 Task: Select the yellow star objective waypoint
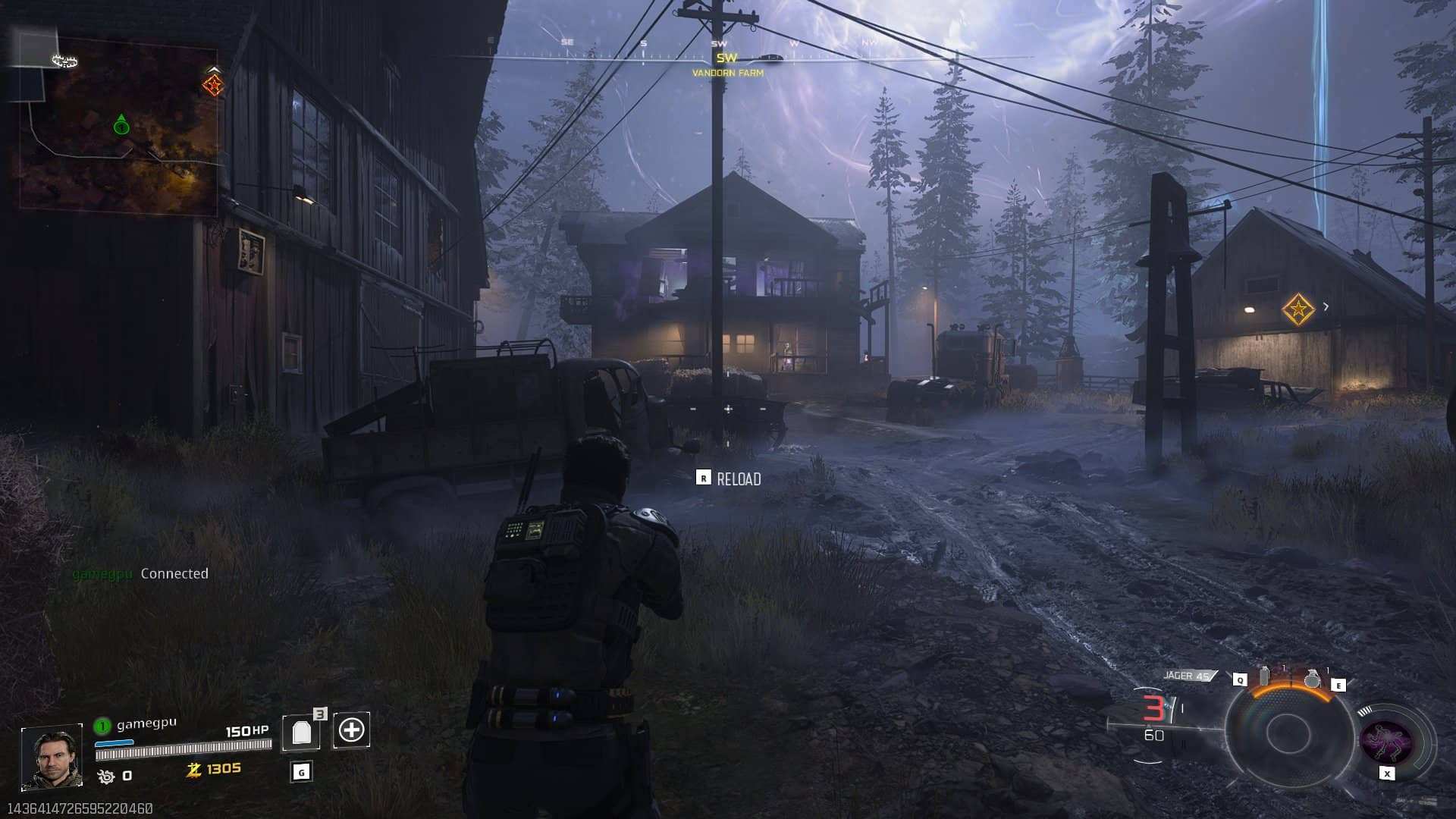click(x=1298, y=309)
